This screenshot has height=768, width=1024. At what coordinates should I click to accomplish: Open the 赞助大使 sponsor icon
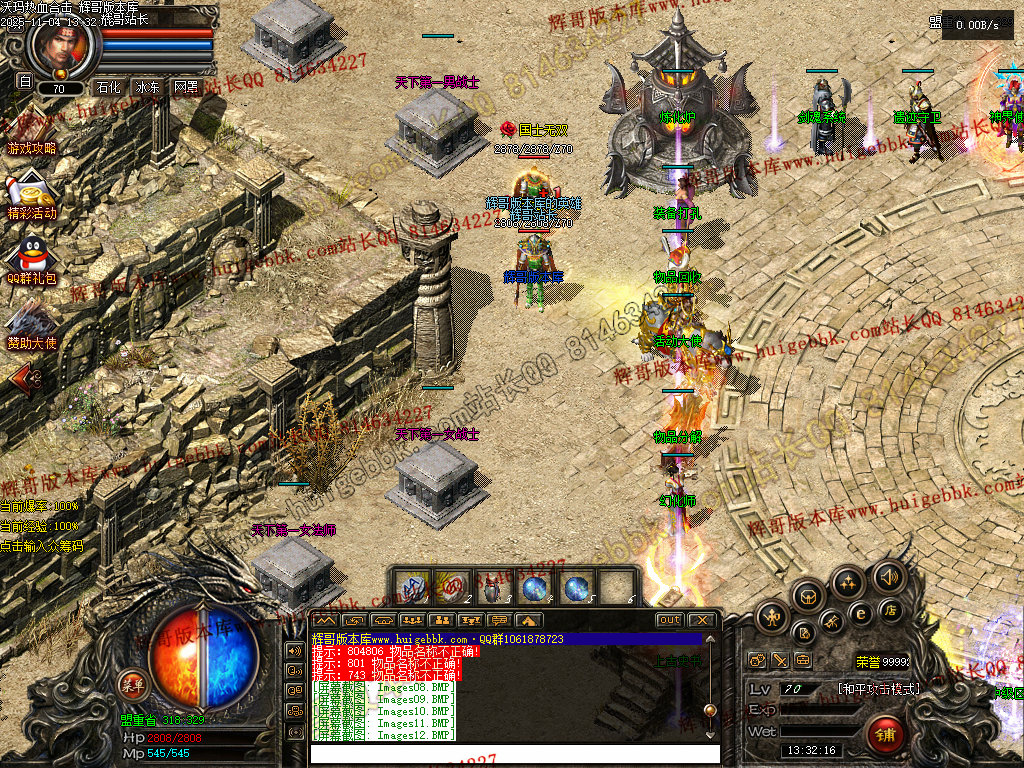[30, 325]
